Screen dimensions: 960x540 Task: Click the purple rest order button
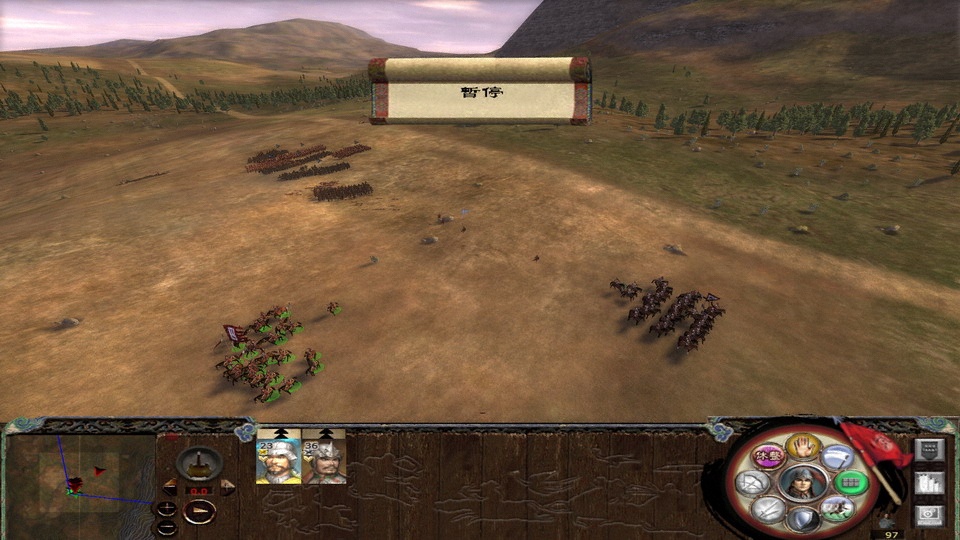coord(767,457)
